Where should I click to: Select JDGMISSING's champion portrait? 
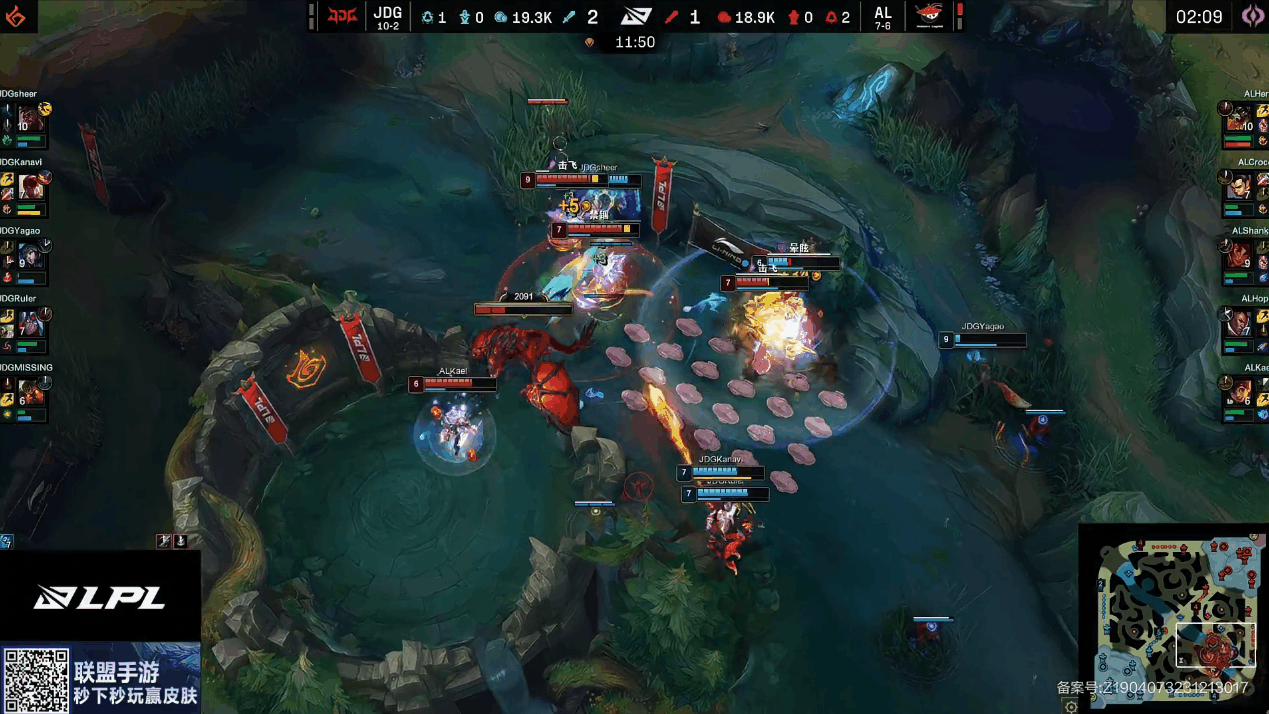pyautogui.click(x=31, y=393)
